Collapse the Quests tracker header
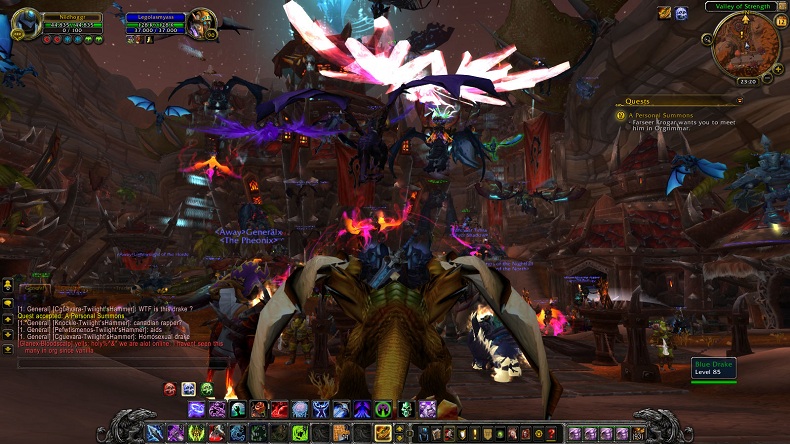Screen dimensions: 790x444 coord(738,101)
